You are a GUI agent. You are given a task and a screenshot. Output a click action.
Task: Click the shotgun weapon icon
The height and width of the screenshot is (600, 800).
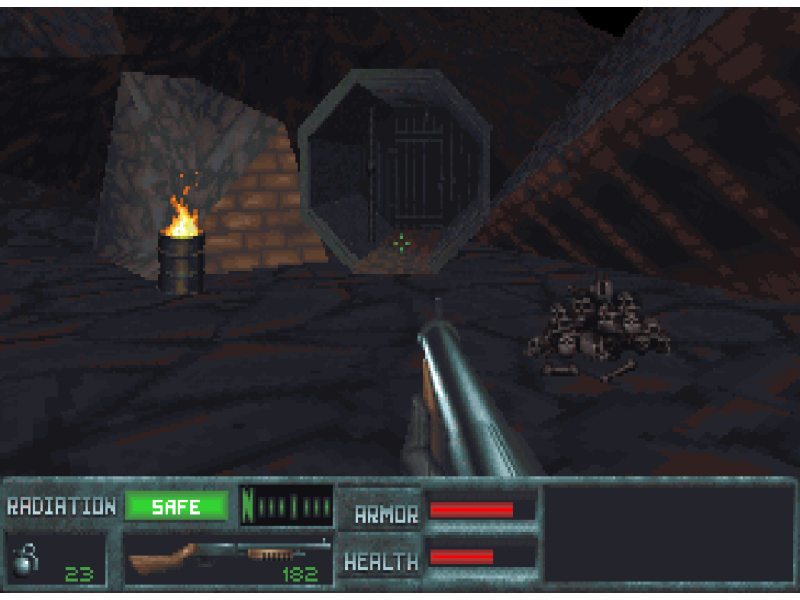(226, 556)
